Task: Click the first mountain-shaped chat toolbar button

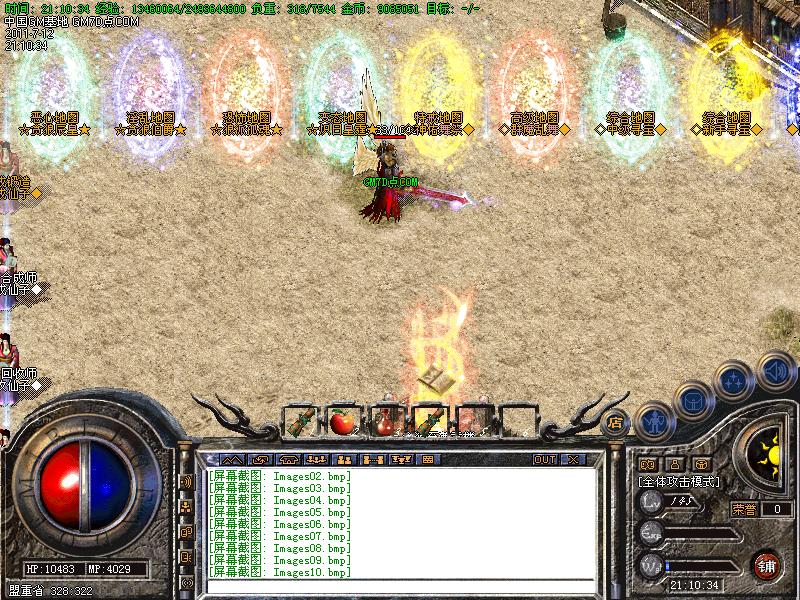Action: tap(233, 460)
